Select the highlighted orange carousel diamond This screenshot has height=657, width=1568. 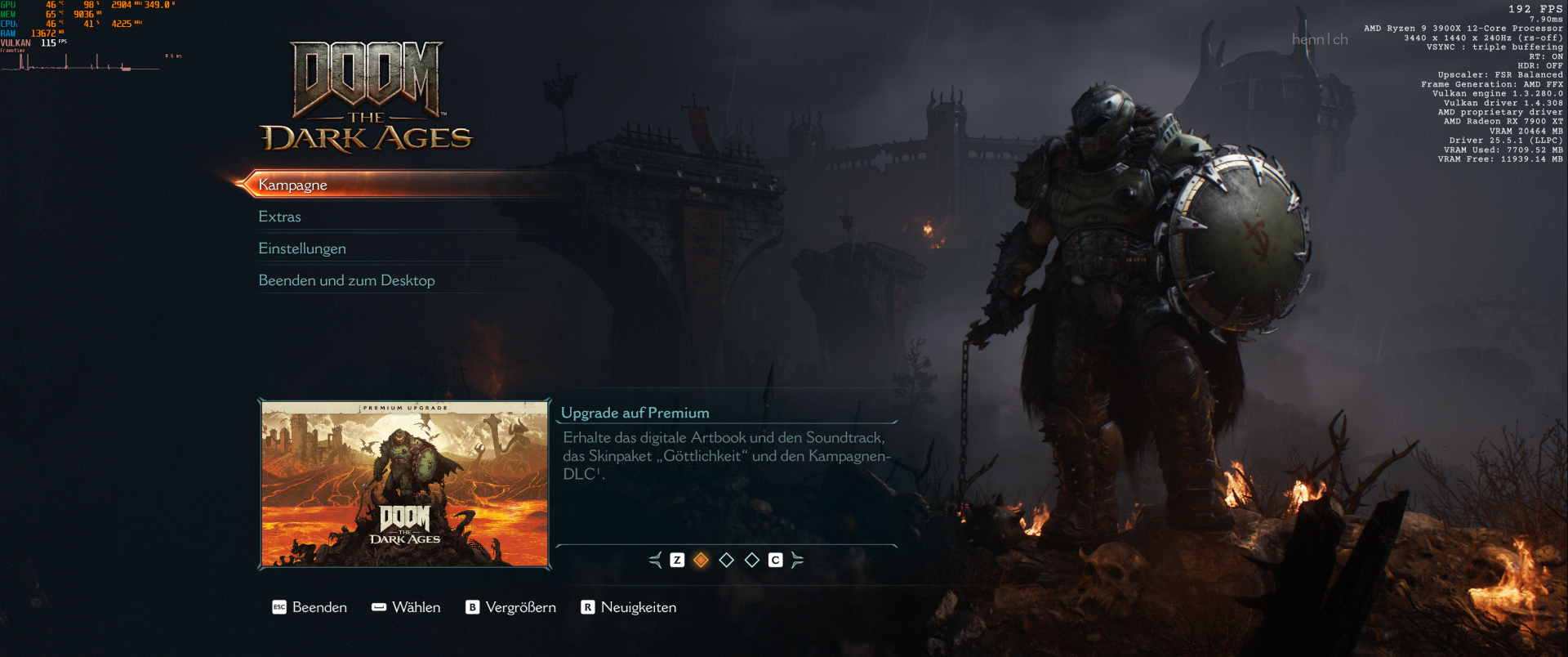click(x=701, y=561)
